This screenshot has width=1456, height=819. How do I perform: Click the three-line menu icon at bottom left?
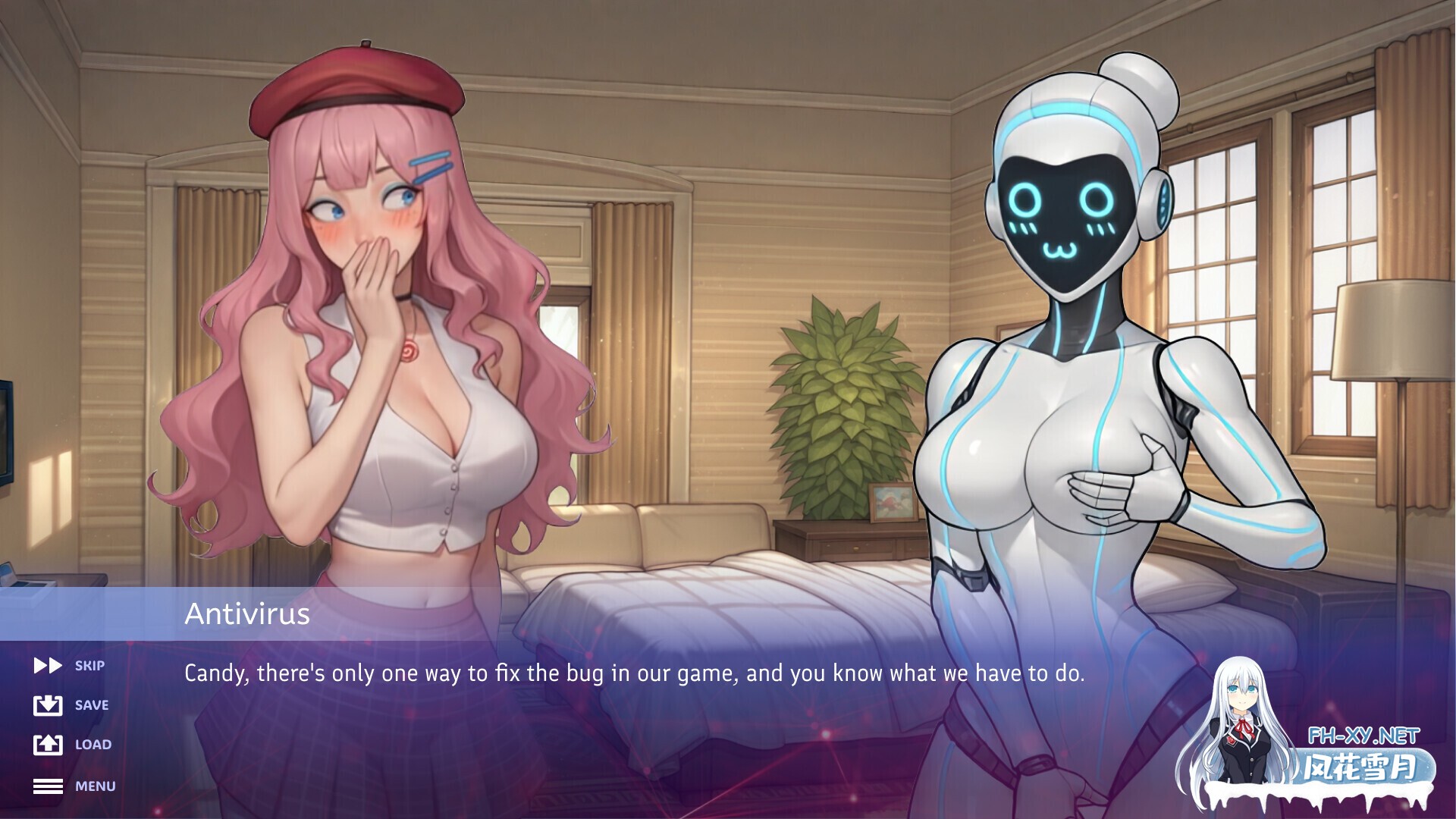(48, 786)
